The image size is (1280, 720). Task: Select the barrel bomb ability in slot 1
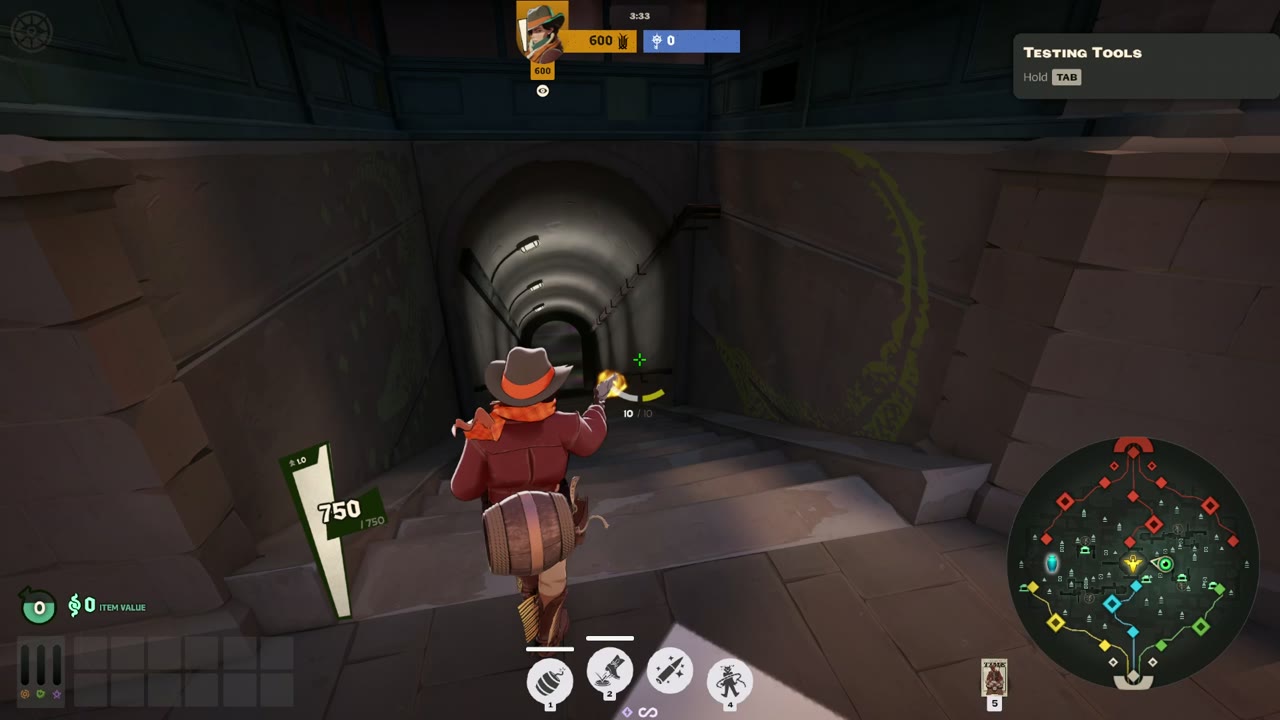(x=548, y=680)
